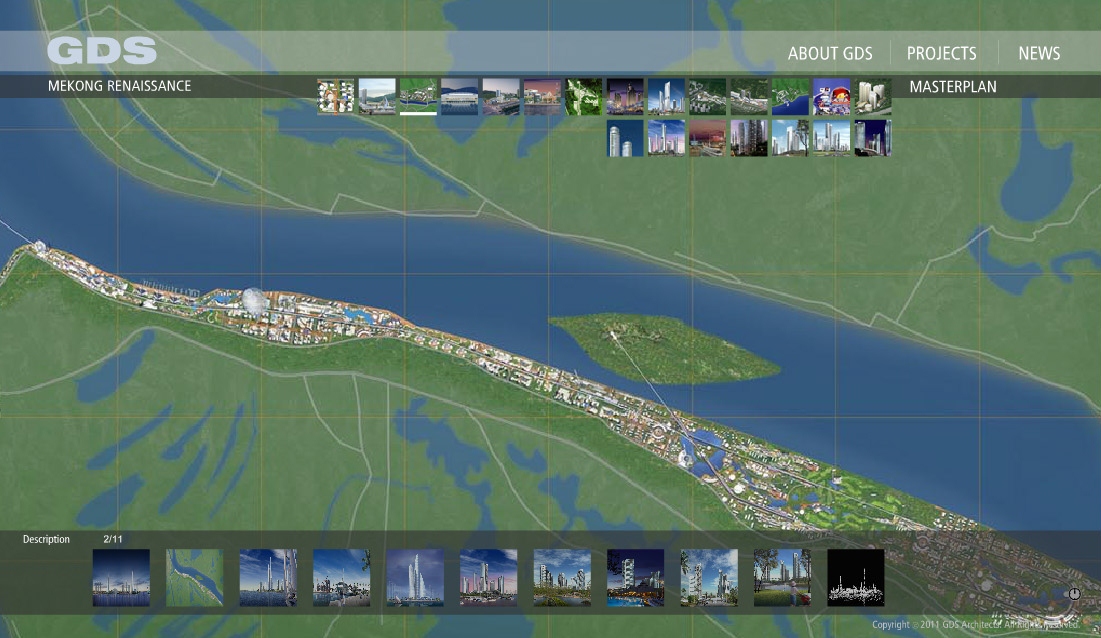Open the underlined green masterplan project thumbnail
1101x638 pixels.
[418, 97]
